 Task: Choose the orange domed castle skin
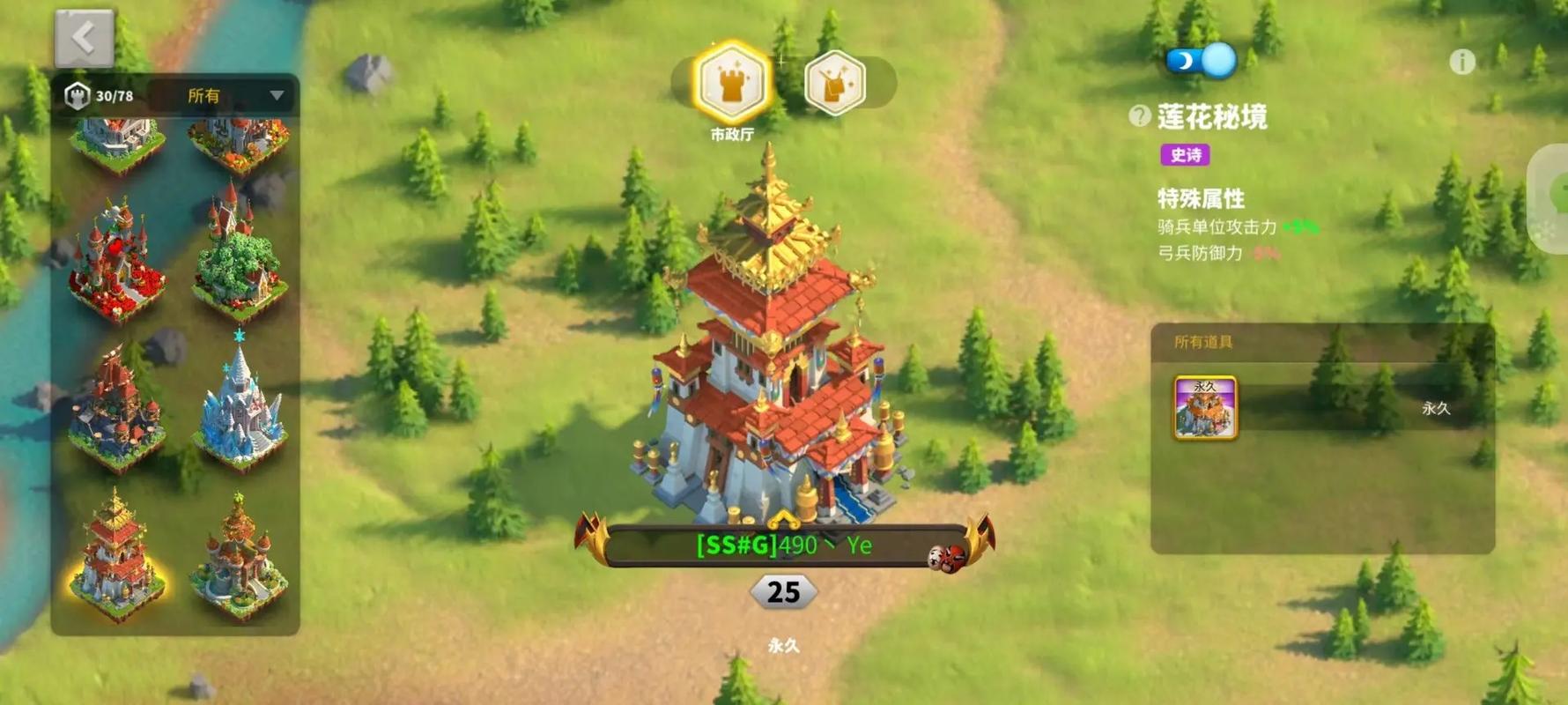coord(239,553)
